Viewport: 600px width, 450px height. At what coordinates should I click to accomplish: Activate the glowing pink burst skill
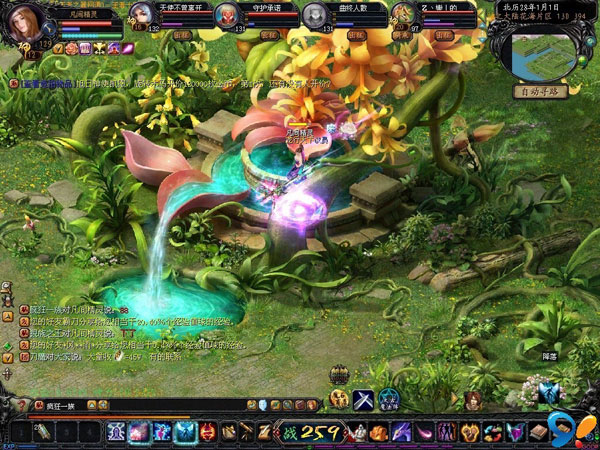tap(136, 432)
